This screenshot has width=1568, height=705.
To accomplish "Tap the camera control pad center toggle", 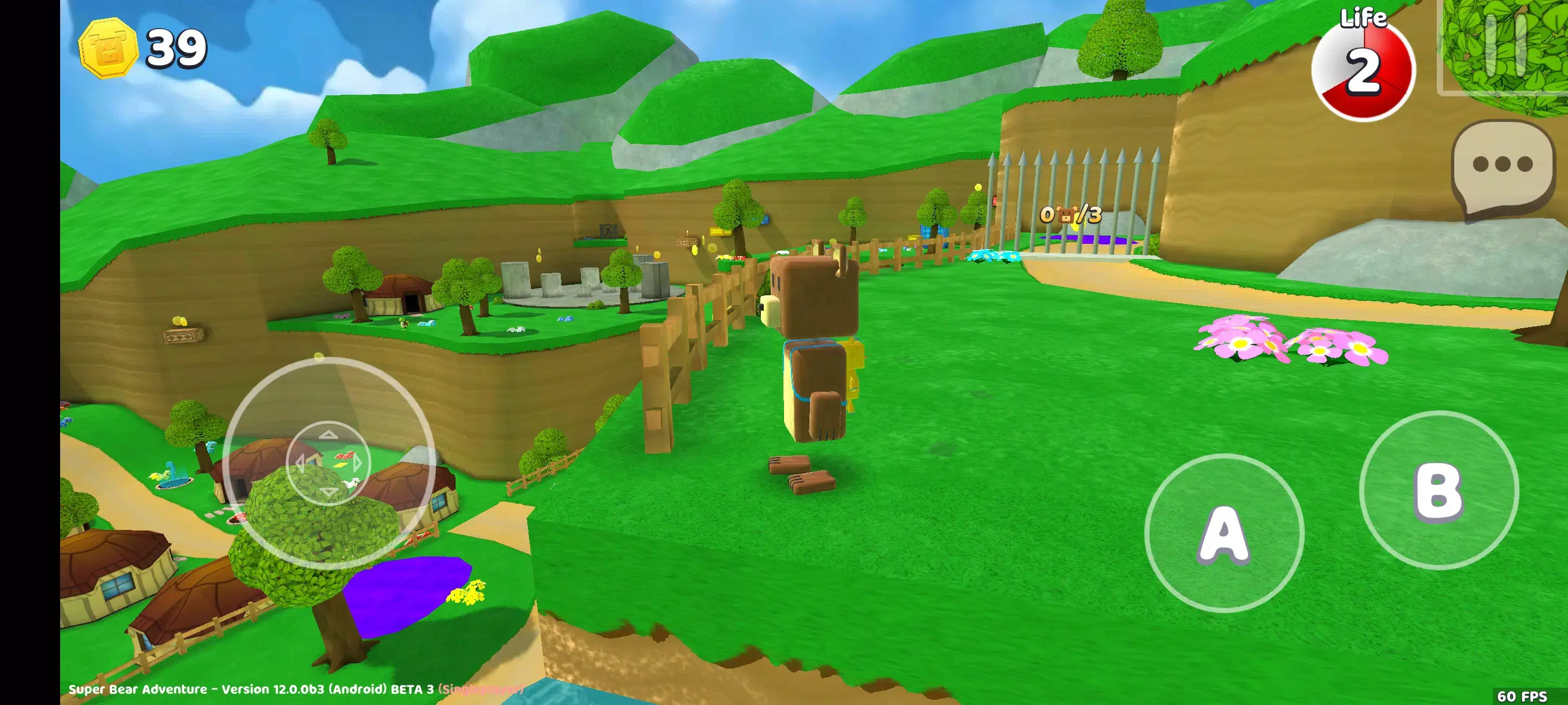I will (329, 462).
